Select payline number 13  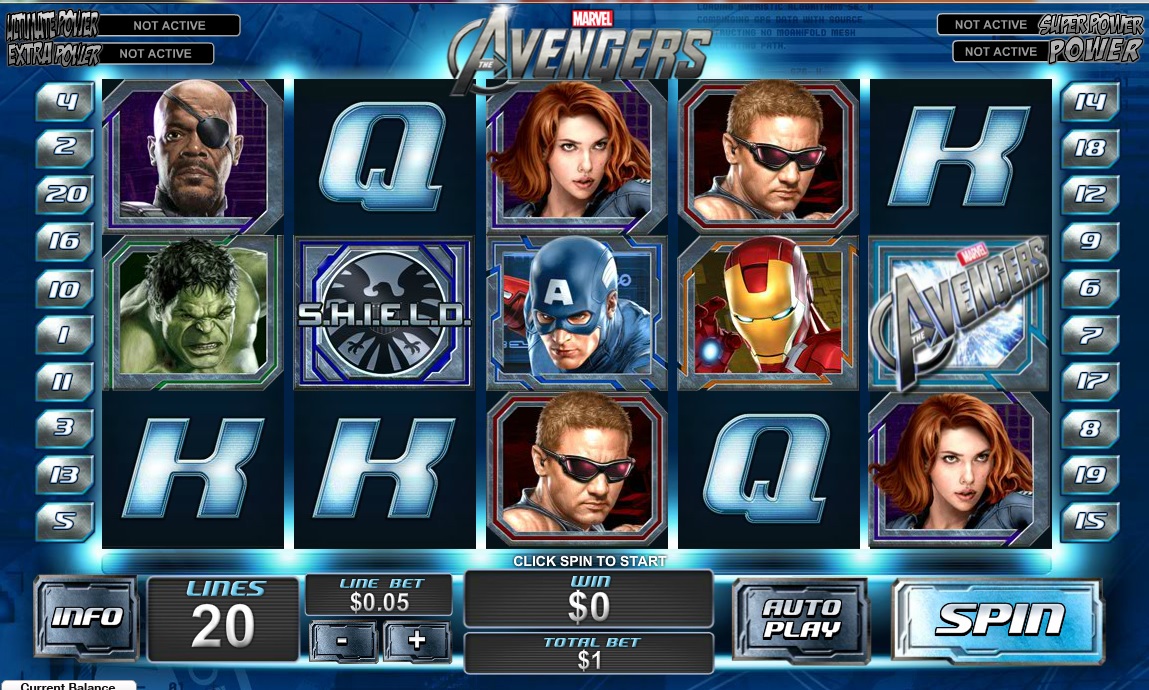(x=65, y=474)
